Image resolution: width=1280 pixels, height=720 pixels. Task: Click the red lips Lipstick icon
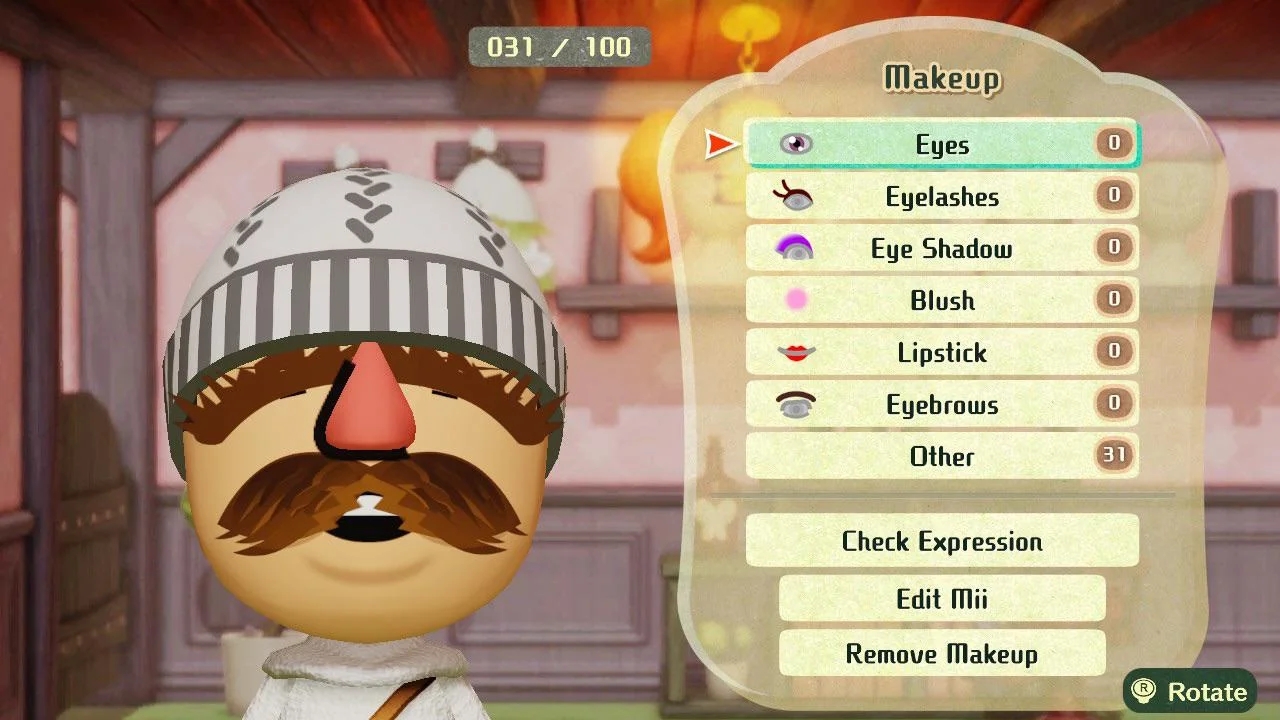tap(795, 352)
